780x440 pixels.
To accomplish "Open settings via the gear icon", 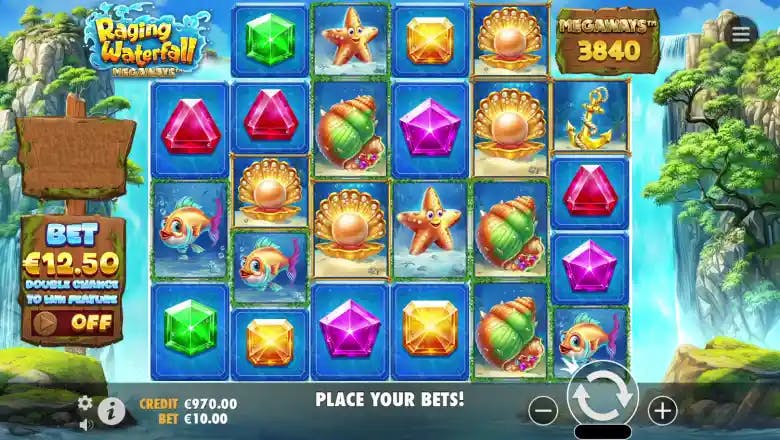I will pyautogui.click(x=85, y=402).
